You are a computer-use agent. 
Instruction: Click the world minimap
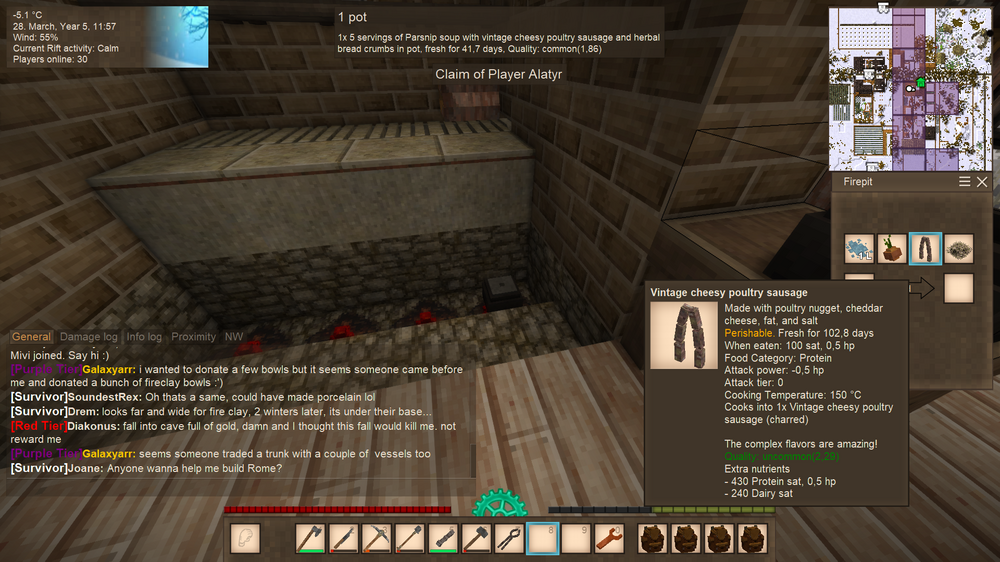tap(908, 88)
